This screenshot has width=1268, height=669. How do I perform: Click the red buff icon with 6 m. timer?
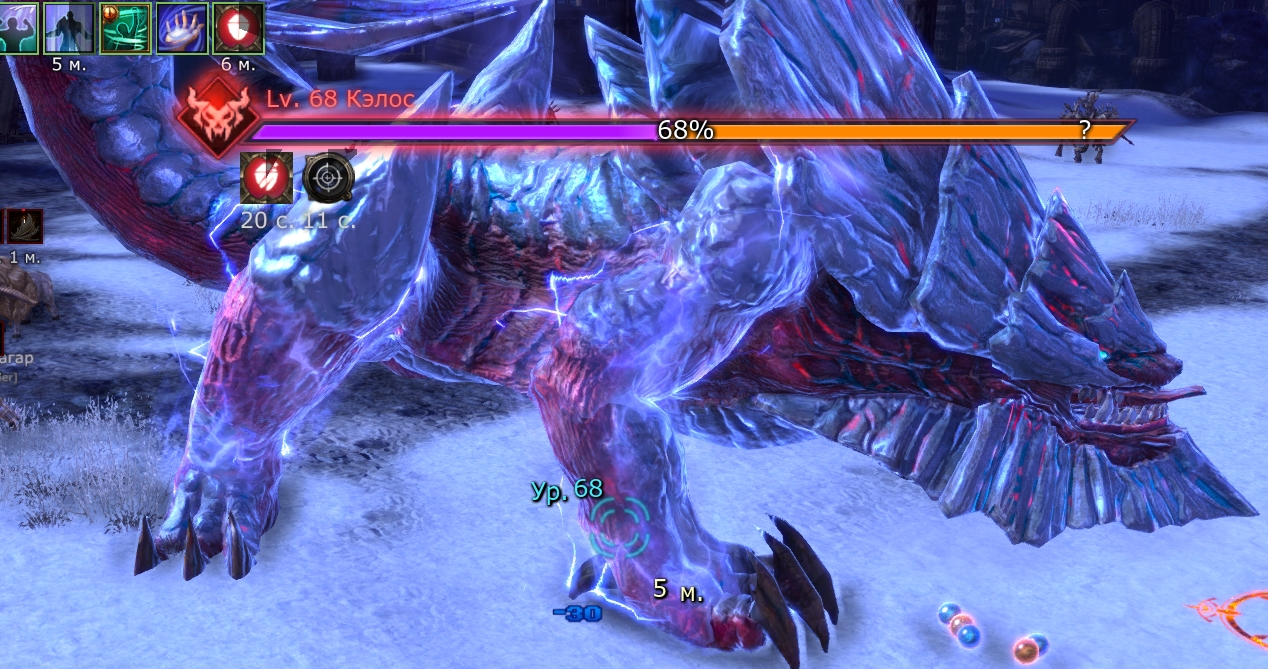(238, 26)
